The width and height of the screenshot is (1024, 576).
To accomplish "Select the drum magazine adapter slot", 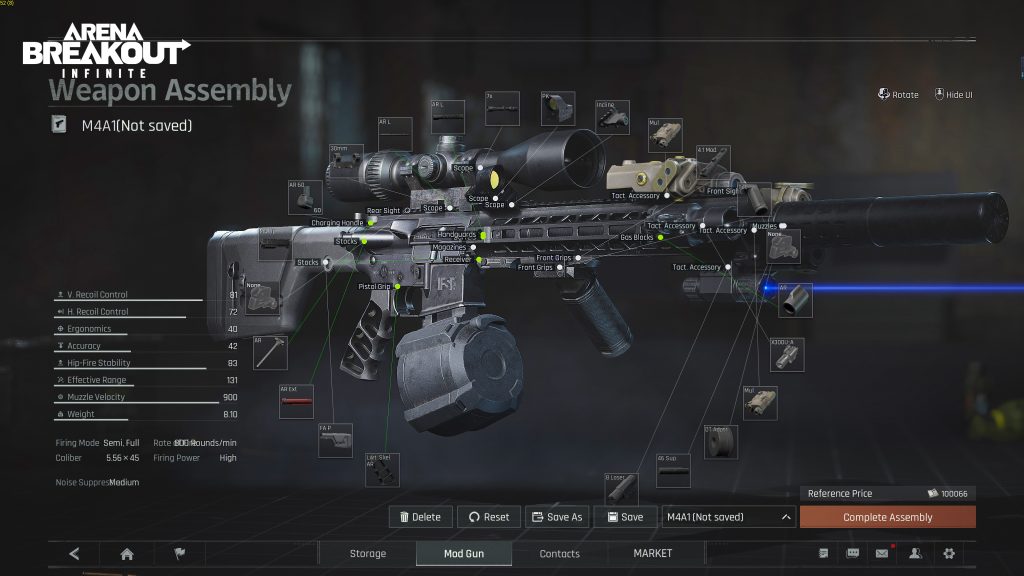I will 720,442.
